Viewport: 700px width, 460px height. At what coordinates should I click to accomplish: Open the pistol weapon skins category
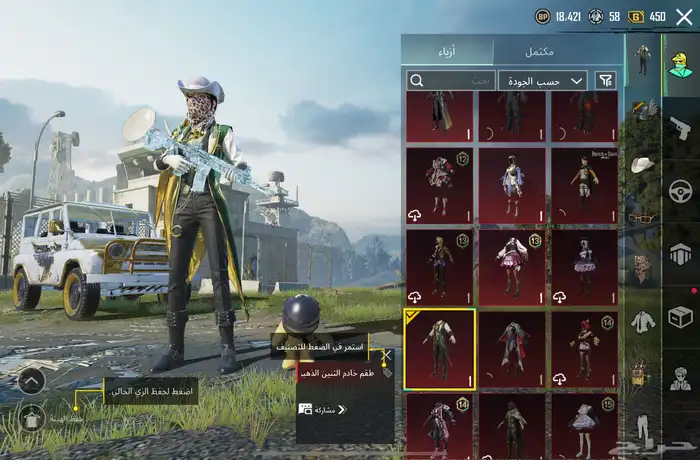pos(680,127)
